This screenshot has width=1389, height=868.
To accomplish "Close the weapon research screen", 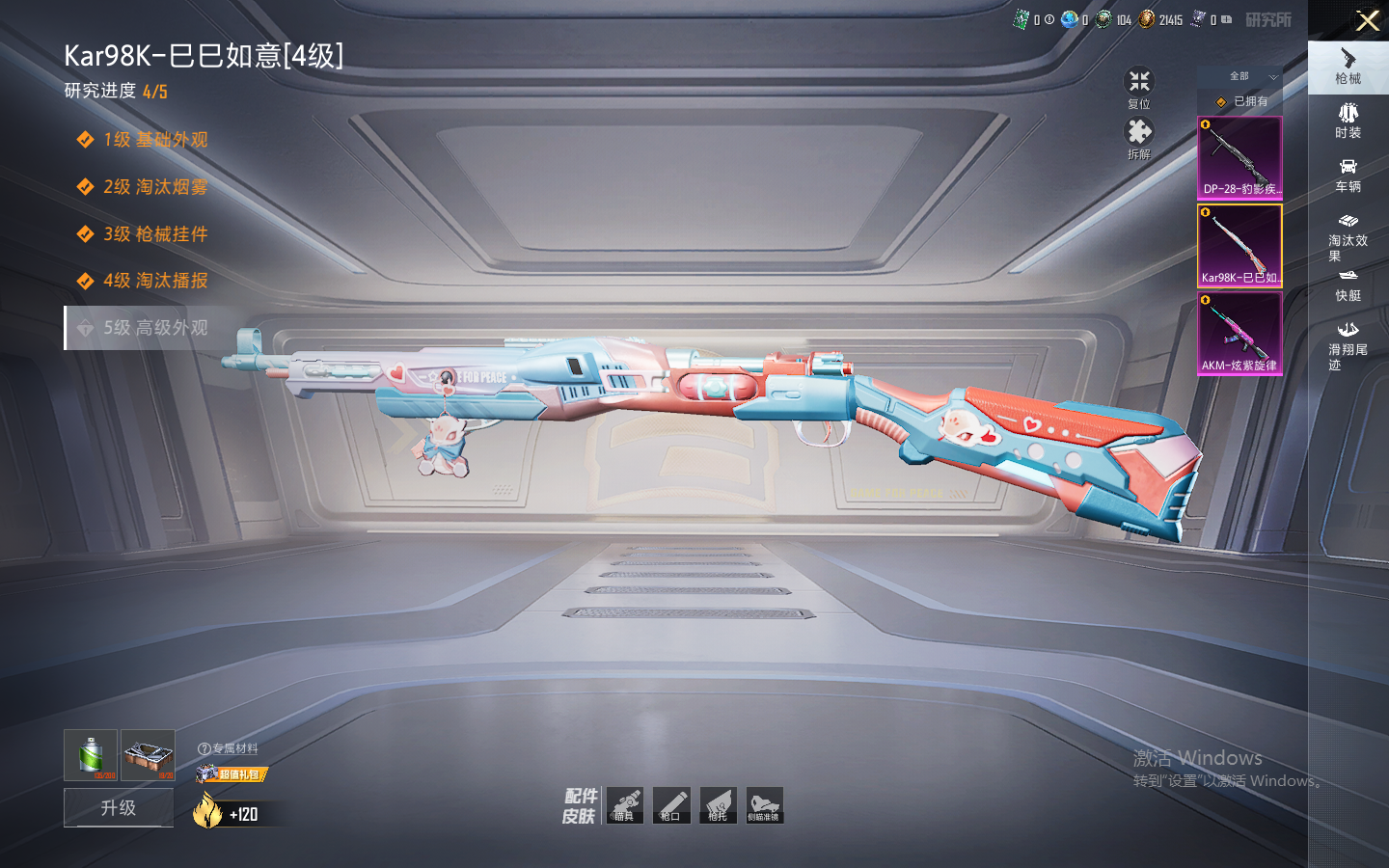I will pos(1367,20).
